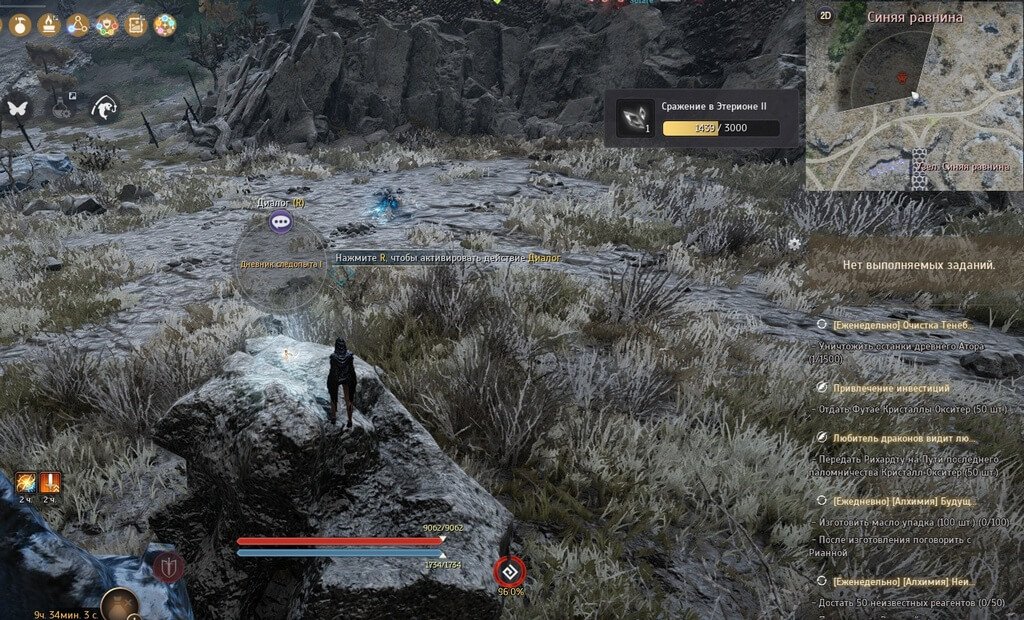
Task: Open quest tracker settings gear
Action: pos(794,243)
